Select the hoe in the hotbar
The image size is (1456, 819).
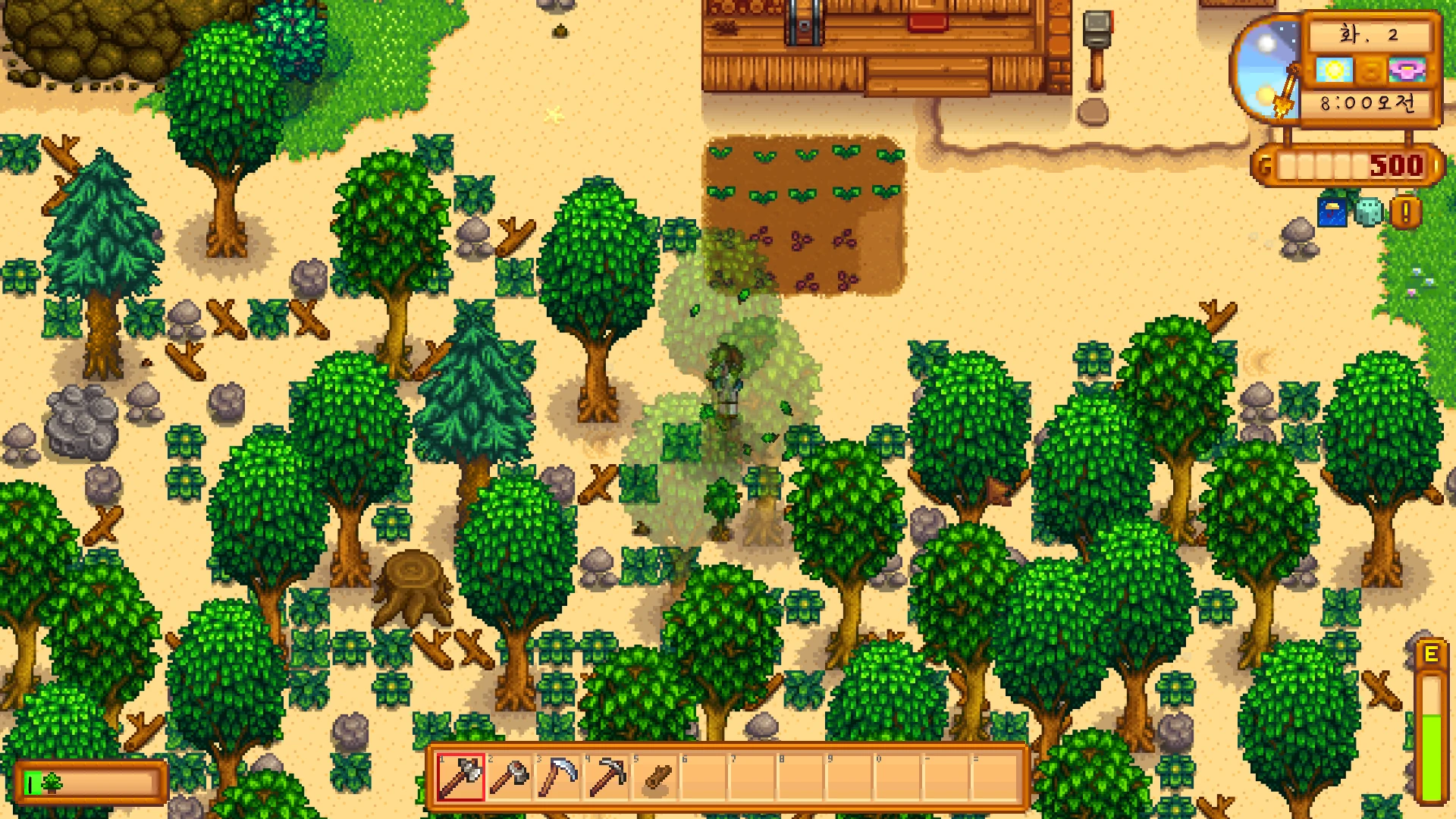(x=510, y=777)
